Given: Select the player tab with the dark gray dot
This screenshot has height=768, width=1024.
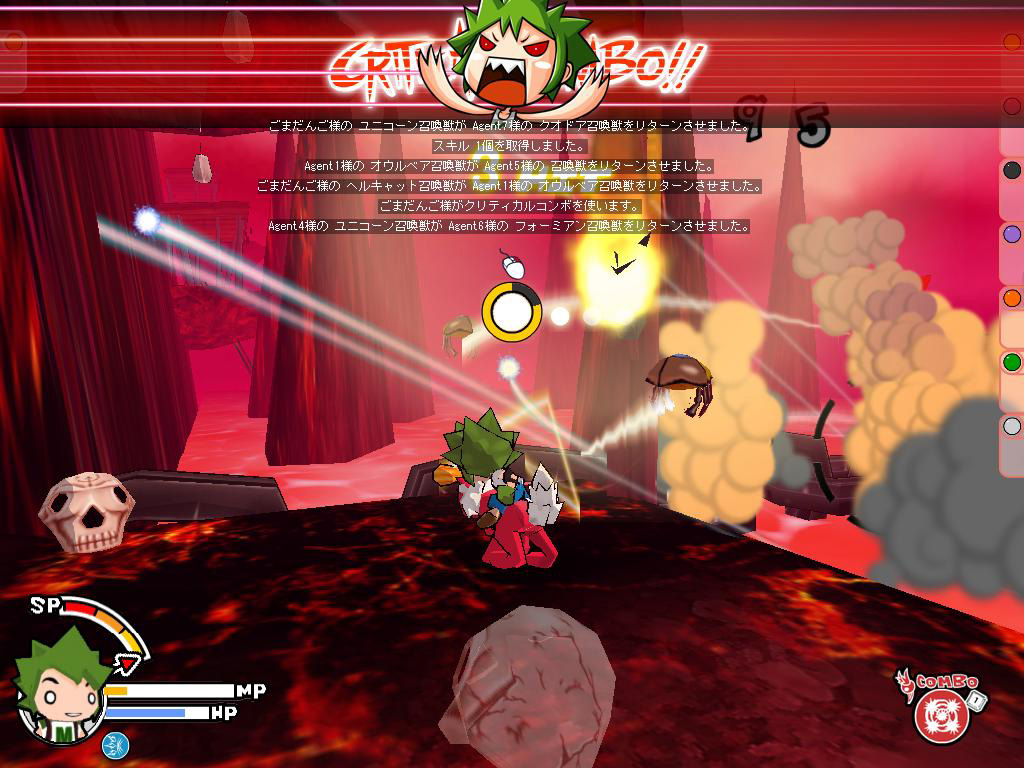Looking at the screenshot, I should click(1012, 170).
